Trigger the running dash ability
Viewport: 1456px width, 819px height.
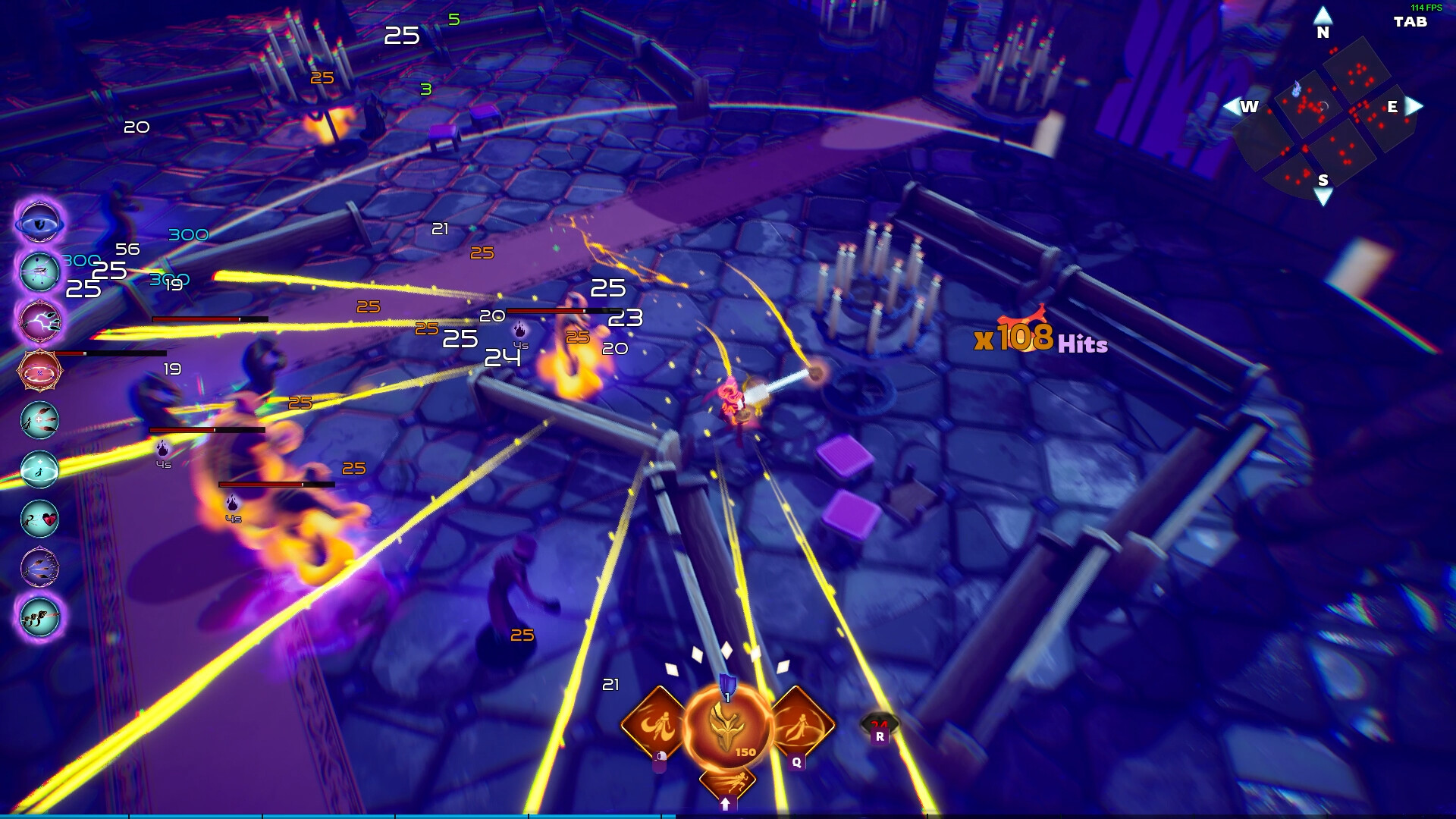726,783
